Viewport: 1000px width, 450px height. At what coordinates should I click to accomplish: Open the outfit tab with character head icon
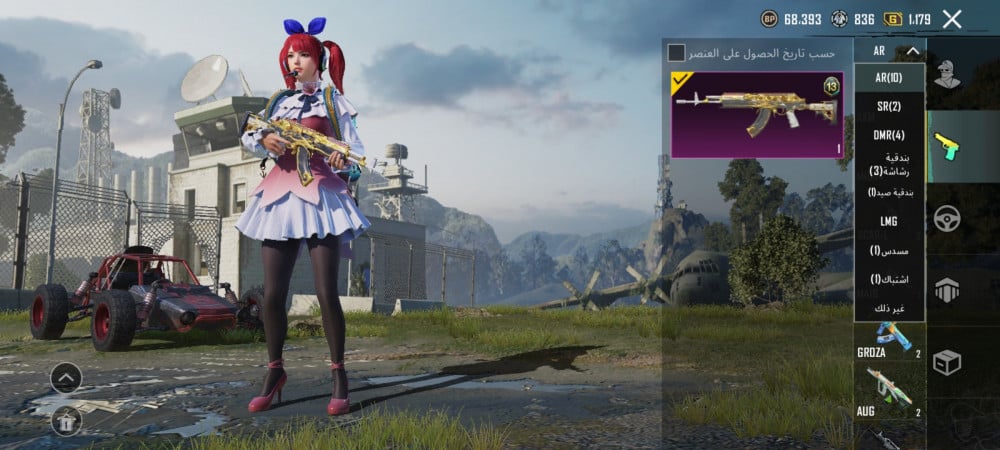pyautogui.click(x=946, y=74)
